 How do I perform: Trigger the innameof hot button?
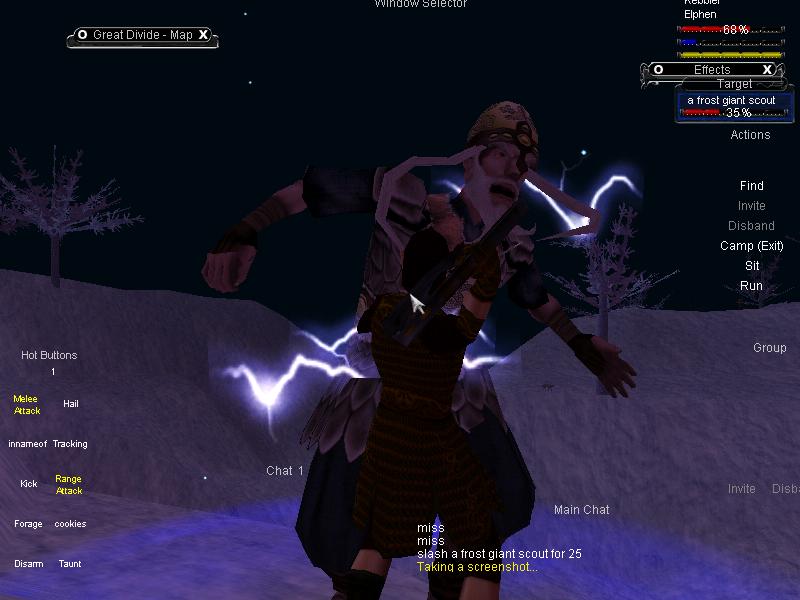[x=27, y=444]
